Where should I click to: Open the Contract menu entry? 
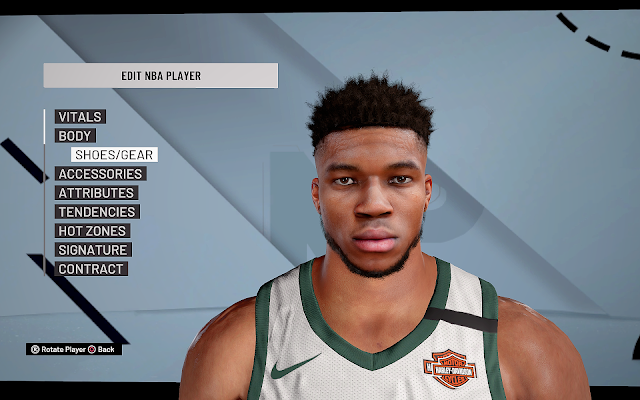pos(91,269)
